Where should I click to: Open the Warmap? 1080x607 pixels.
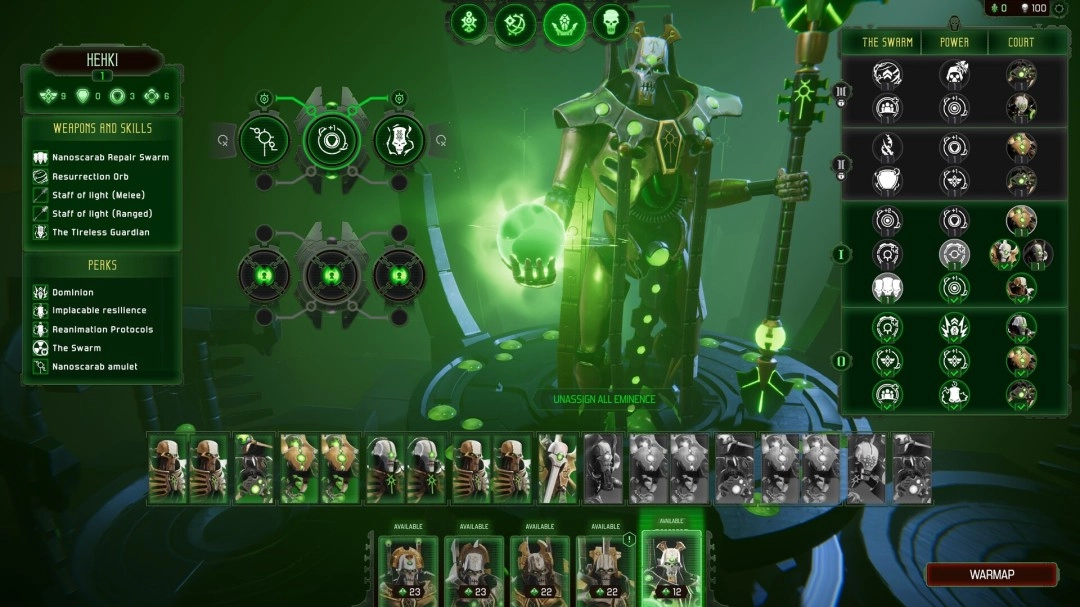(x=991, y=575)
